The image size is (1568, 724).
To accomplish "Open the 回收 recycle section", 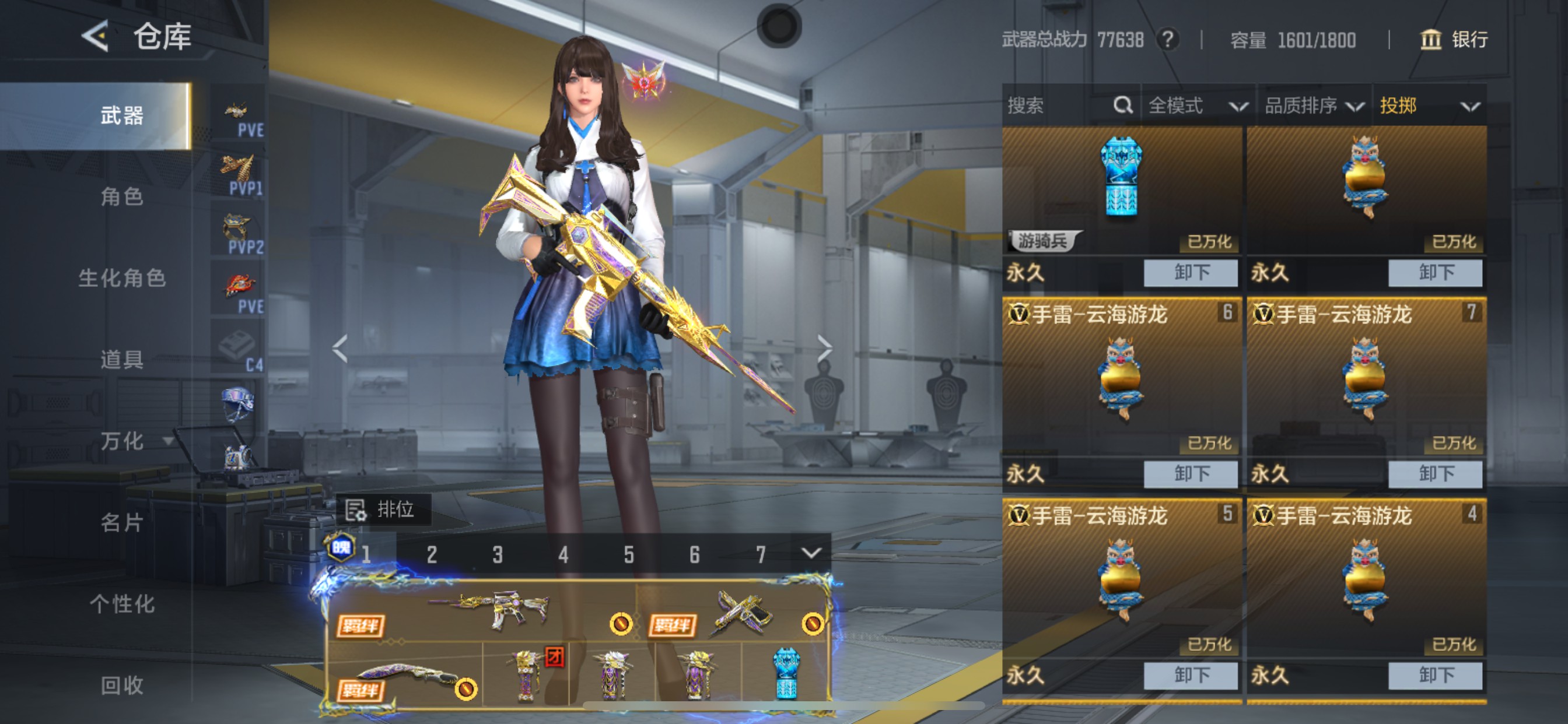I will click(122, 686).
